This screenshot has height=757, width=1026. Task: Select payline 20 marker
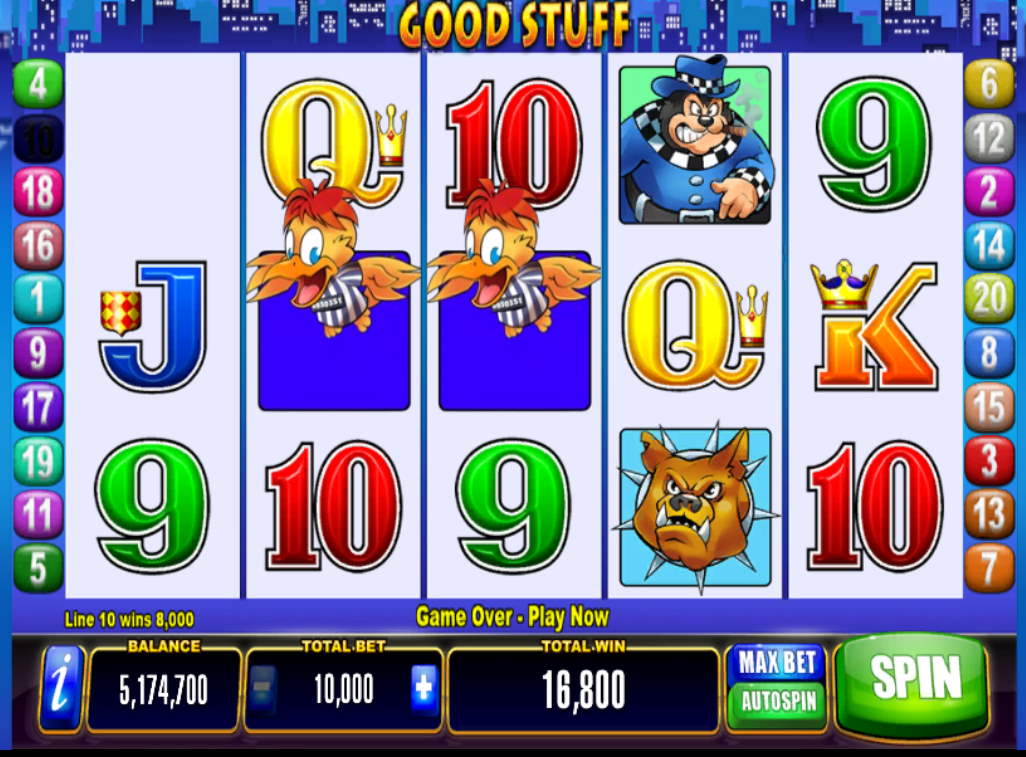[988, 299]
